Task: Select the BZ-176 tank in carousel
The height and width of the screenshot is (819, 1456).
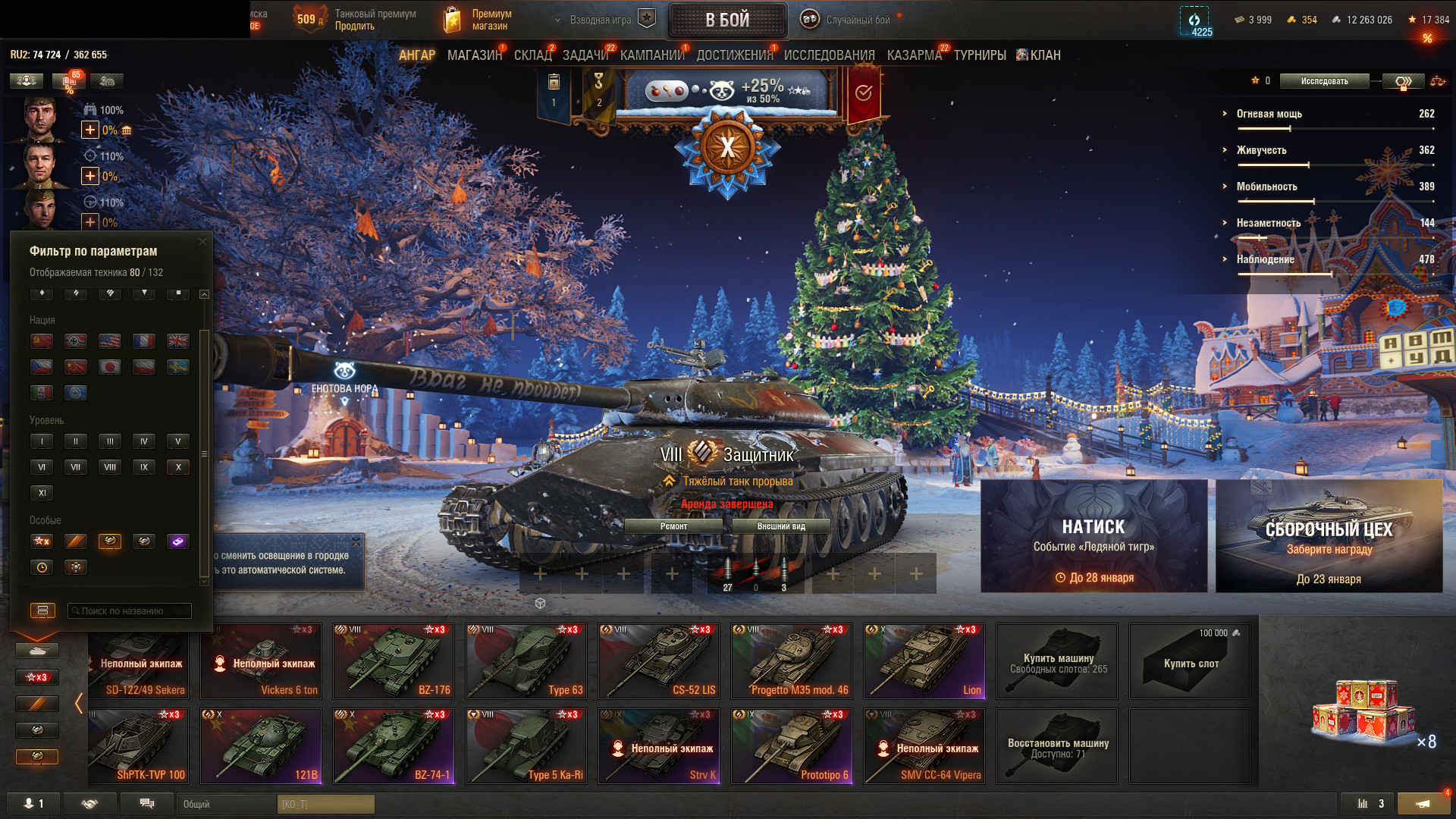Action: [394, 661]
